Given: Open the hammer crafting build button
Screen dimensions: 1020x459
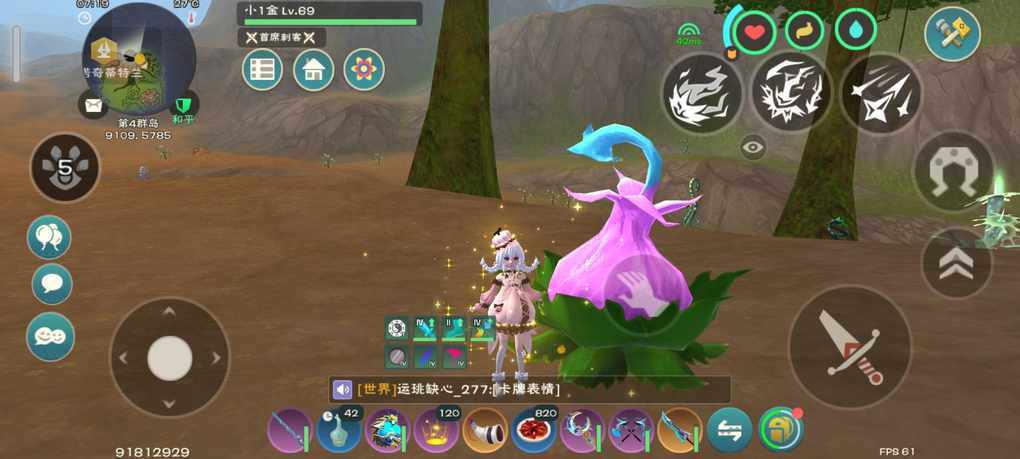Looking at the screenshot, I should [x=951, y=34].
